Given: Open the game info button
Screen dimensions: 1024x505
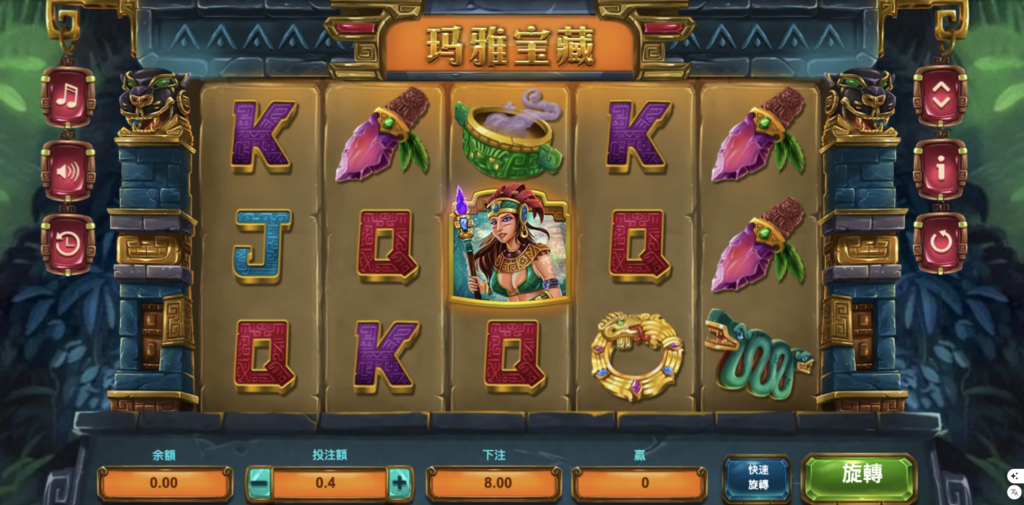Looking at the screenshot, I should [x=939, y=170].
